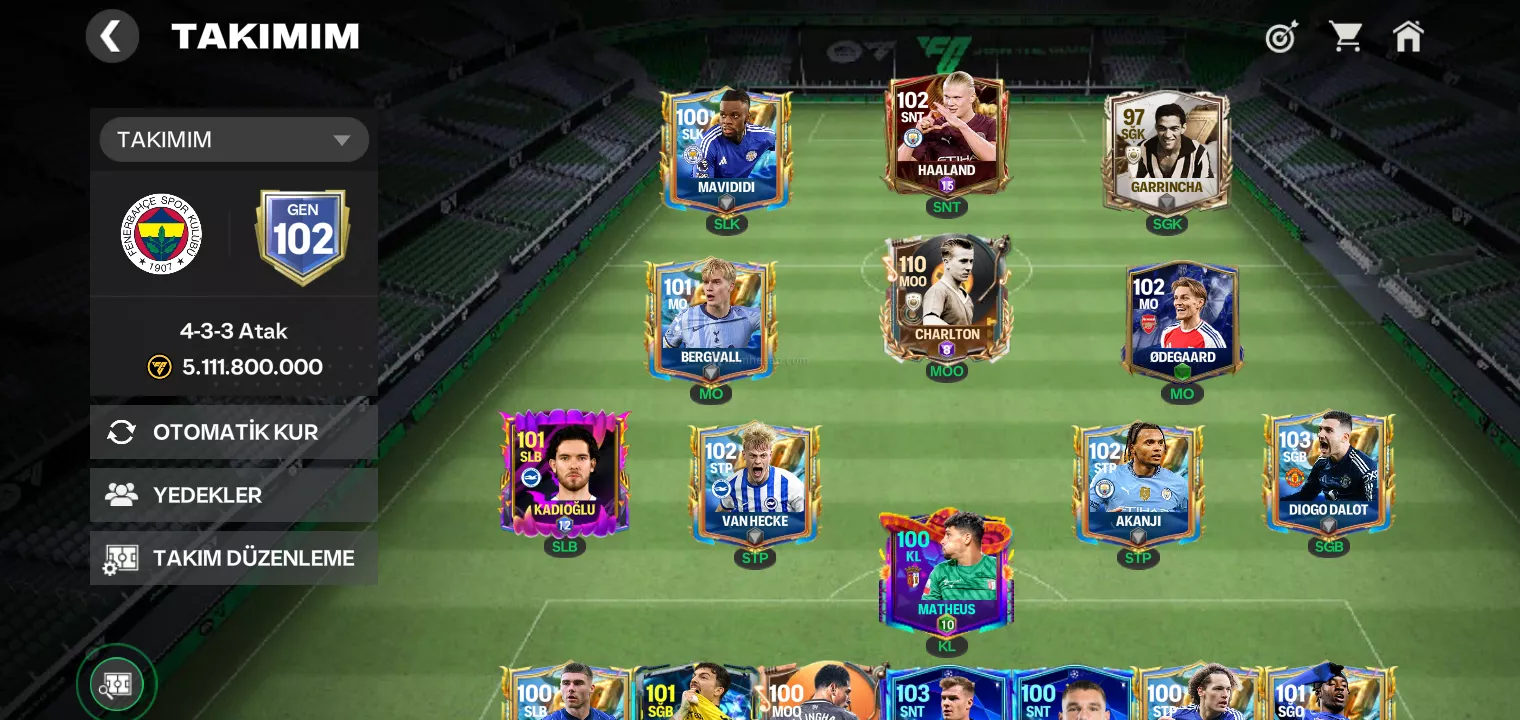Go back using the arrow button
This screenshot has height=720, width=1520.
(112, 37)
